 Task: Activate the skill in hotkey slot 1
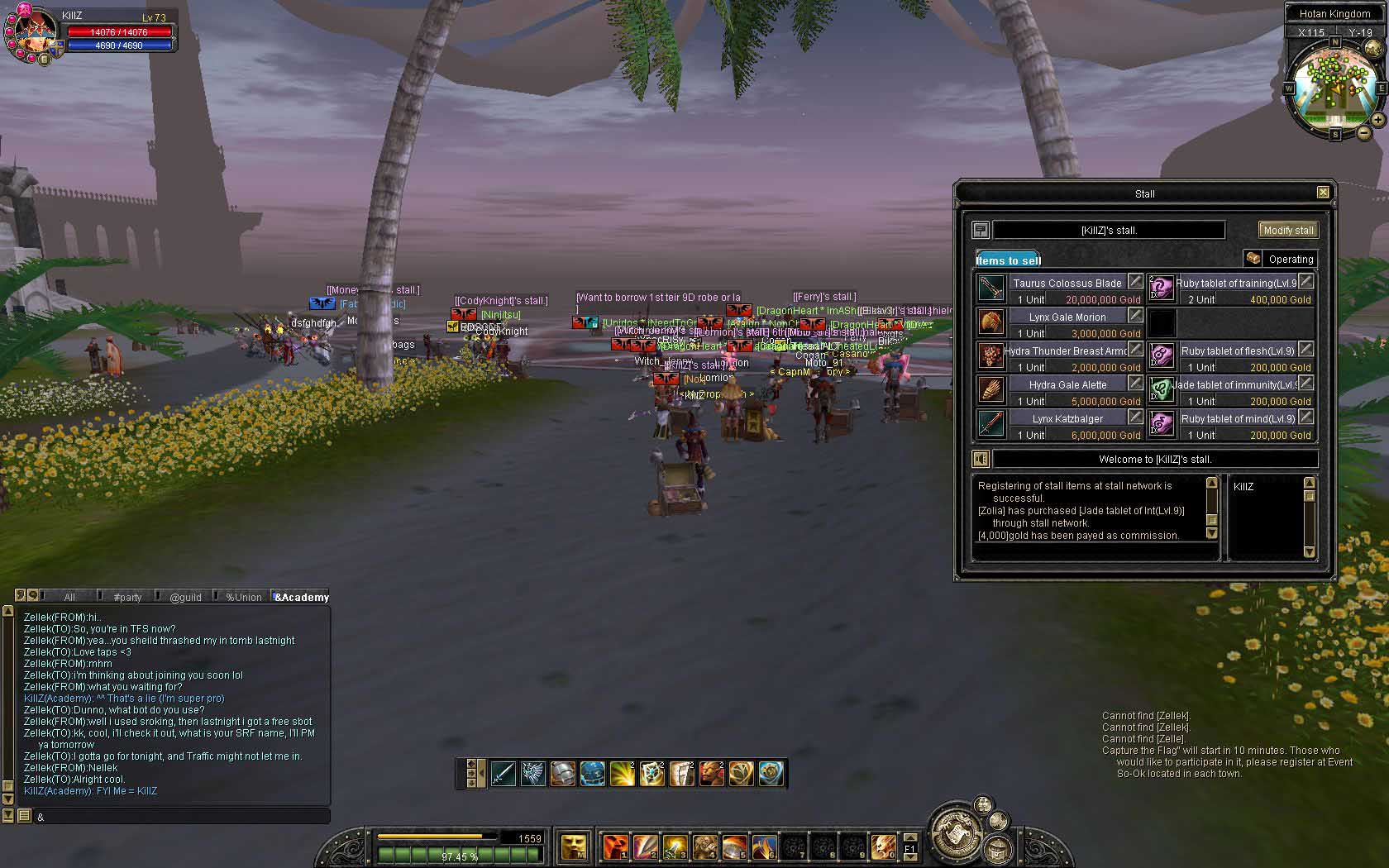click(614, 847)
